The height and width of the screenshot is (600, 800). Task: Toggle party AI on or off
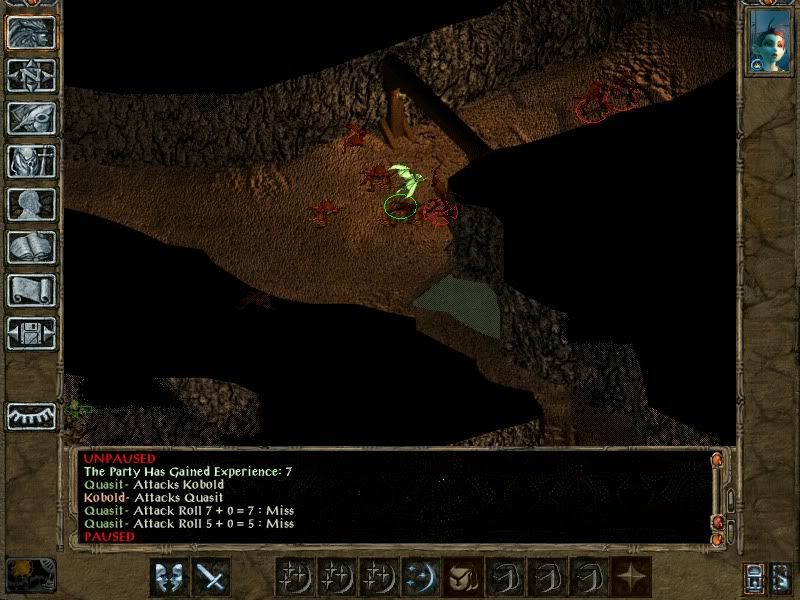(x=781, y=576)
